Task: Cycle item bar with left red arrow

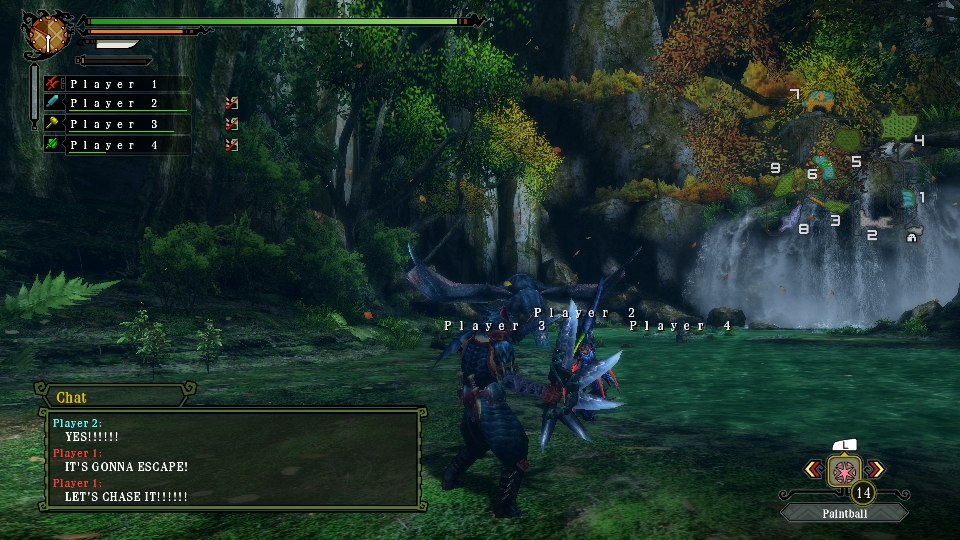Action: coord(814,468)
